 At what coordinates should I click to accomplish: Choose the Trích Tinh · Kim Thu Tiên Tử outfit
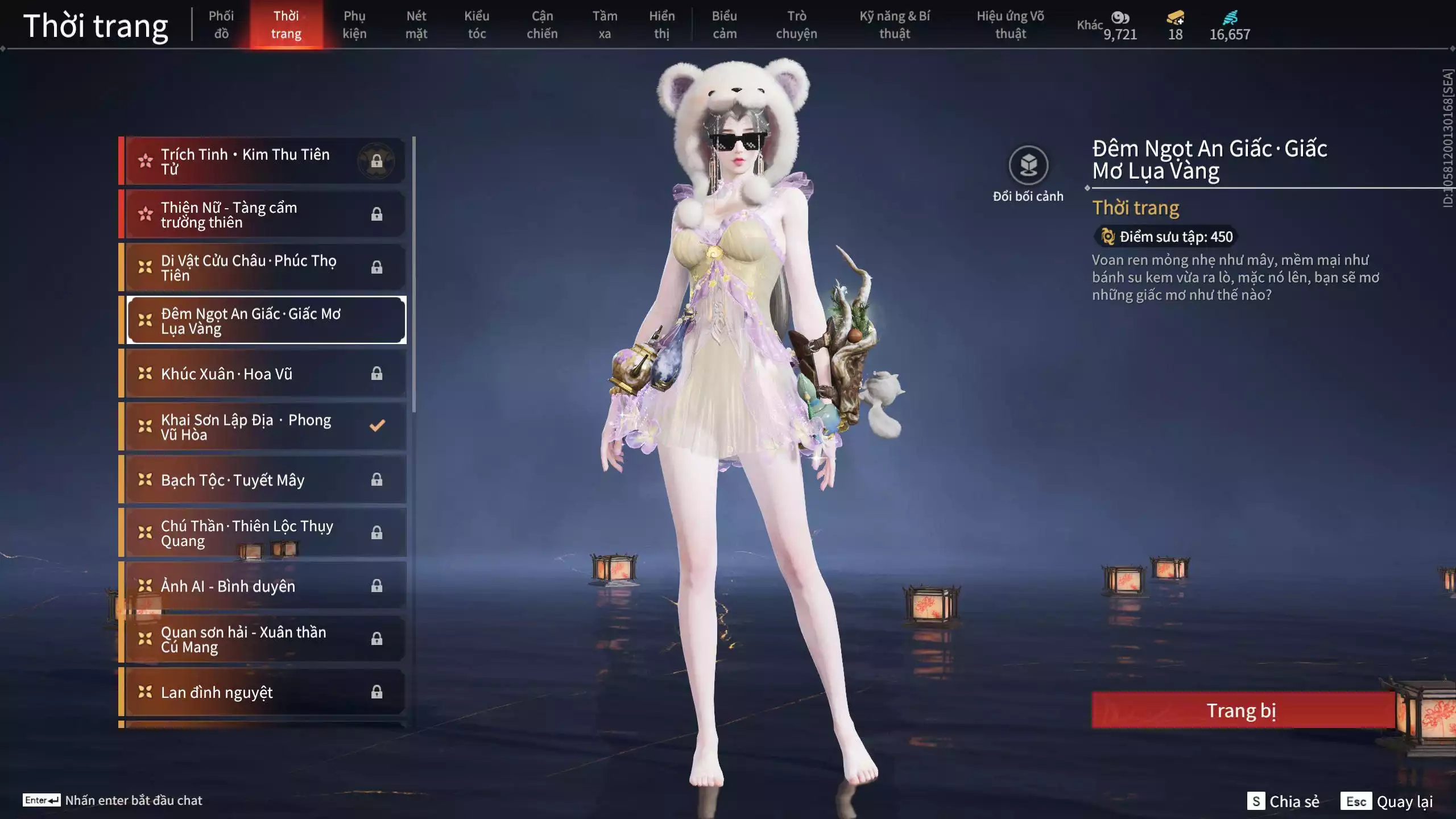pyautogui.click(x=264, y=162)
